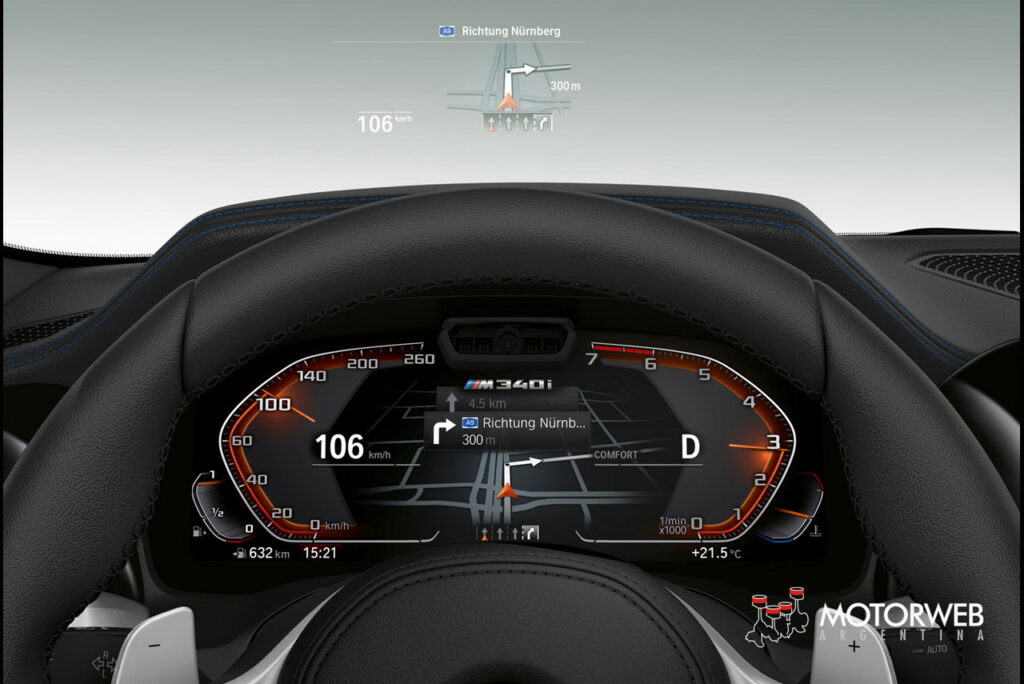1024x684 pixels.
Task: Open the head-up display navigation map
Action: (512, 90)
